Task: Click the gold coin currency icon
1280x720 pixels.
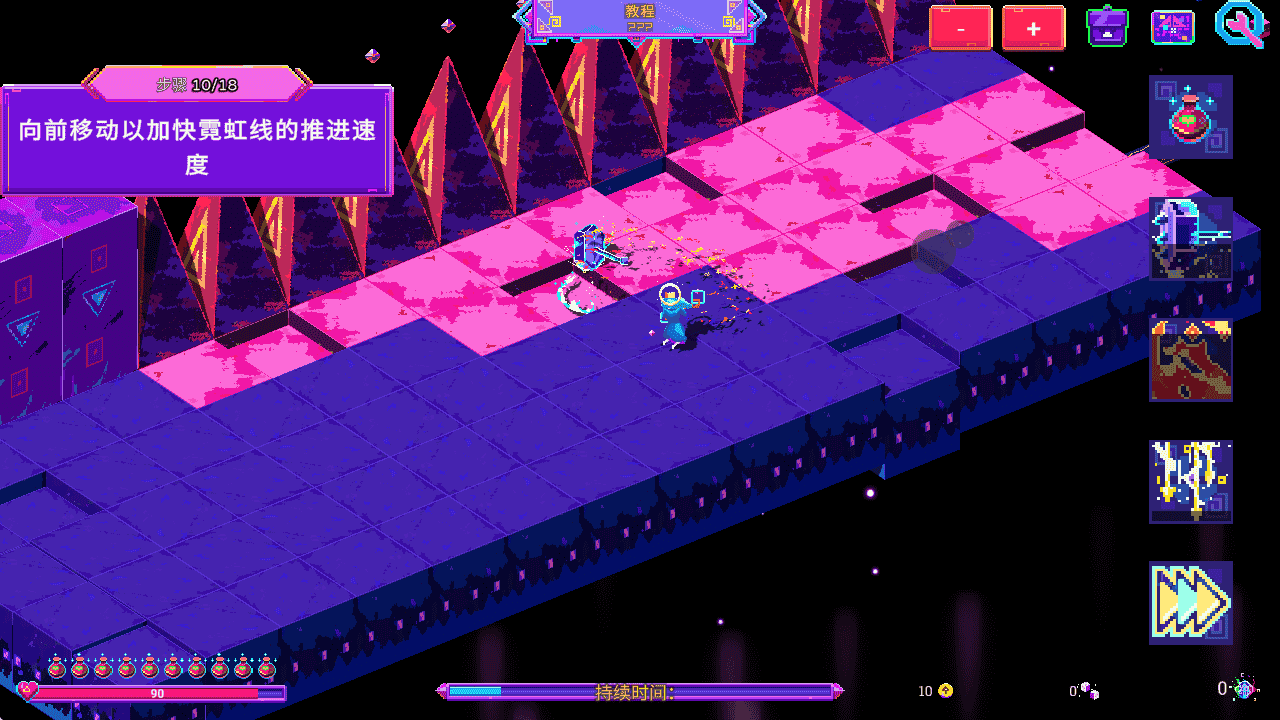Action: click(943, 690)
